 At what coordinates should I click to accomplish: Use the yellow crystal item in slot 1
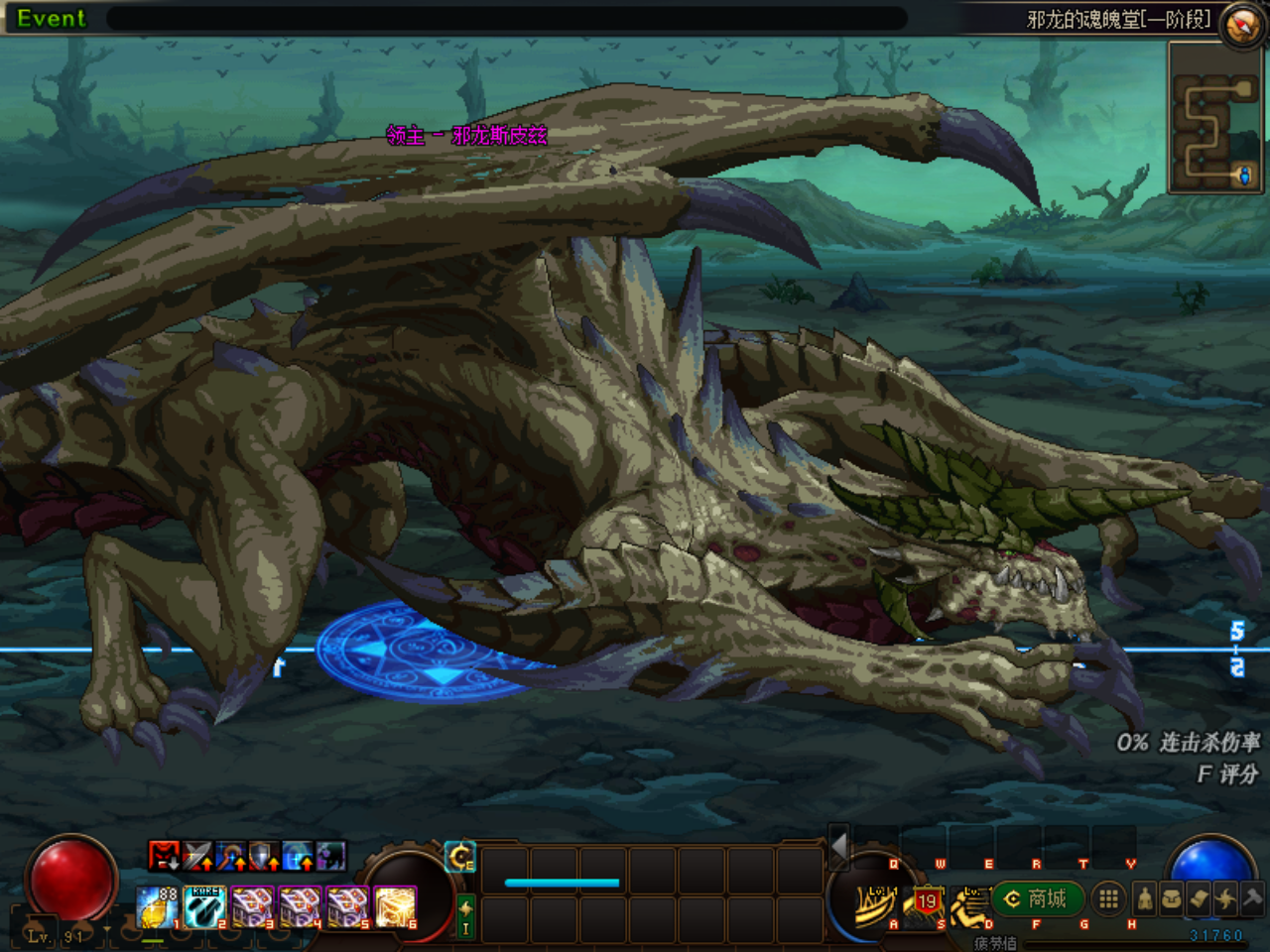[x=157, y=907]
